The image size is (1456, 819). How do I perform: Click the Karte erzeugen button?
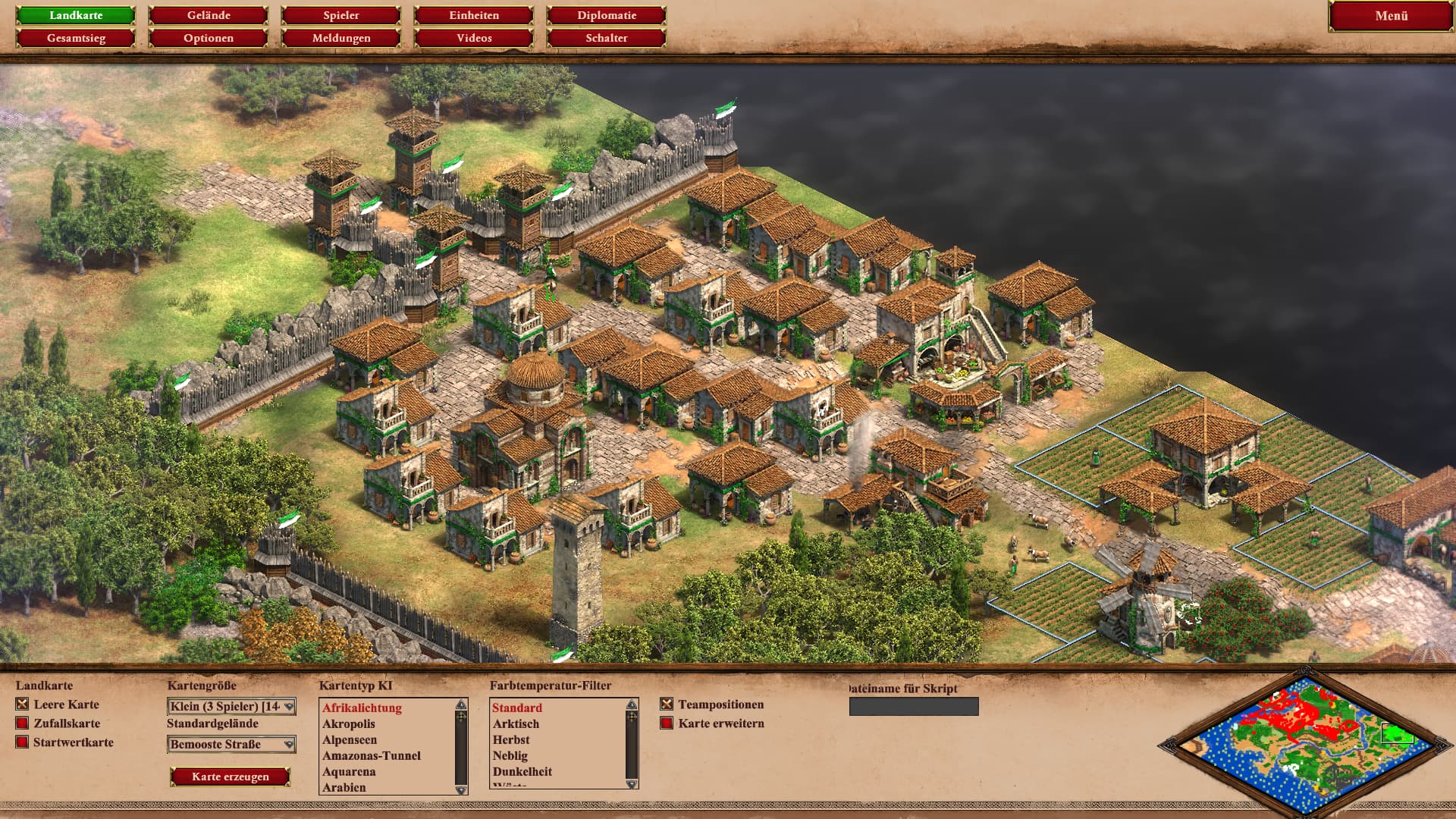tap(231, 777)
